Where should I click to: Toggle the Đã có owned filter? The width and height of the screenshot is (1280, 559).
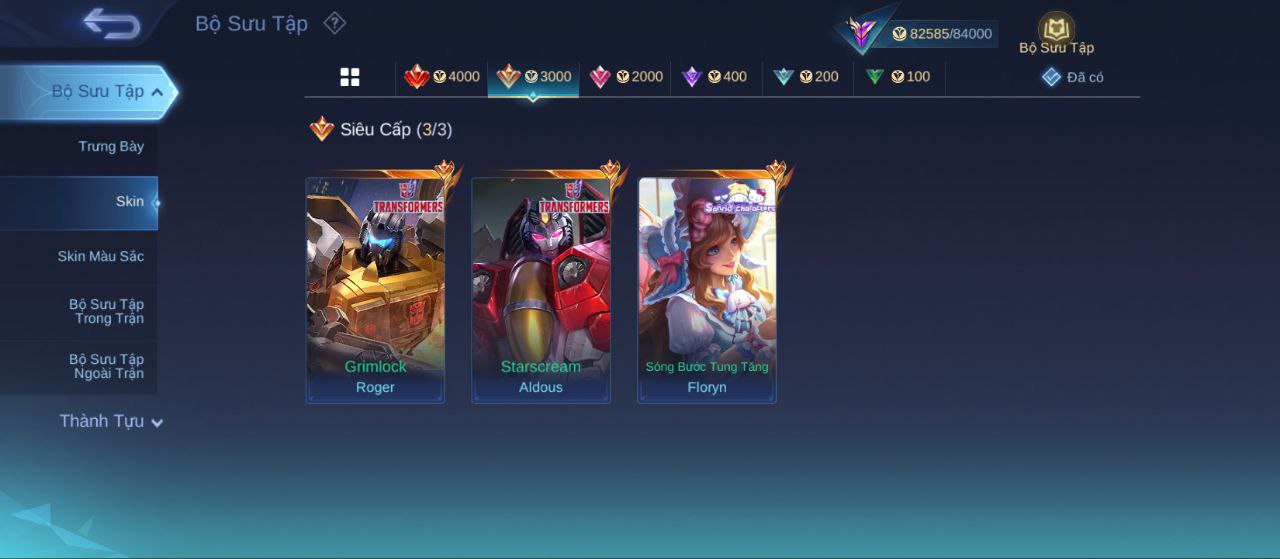coord(1073,77)
